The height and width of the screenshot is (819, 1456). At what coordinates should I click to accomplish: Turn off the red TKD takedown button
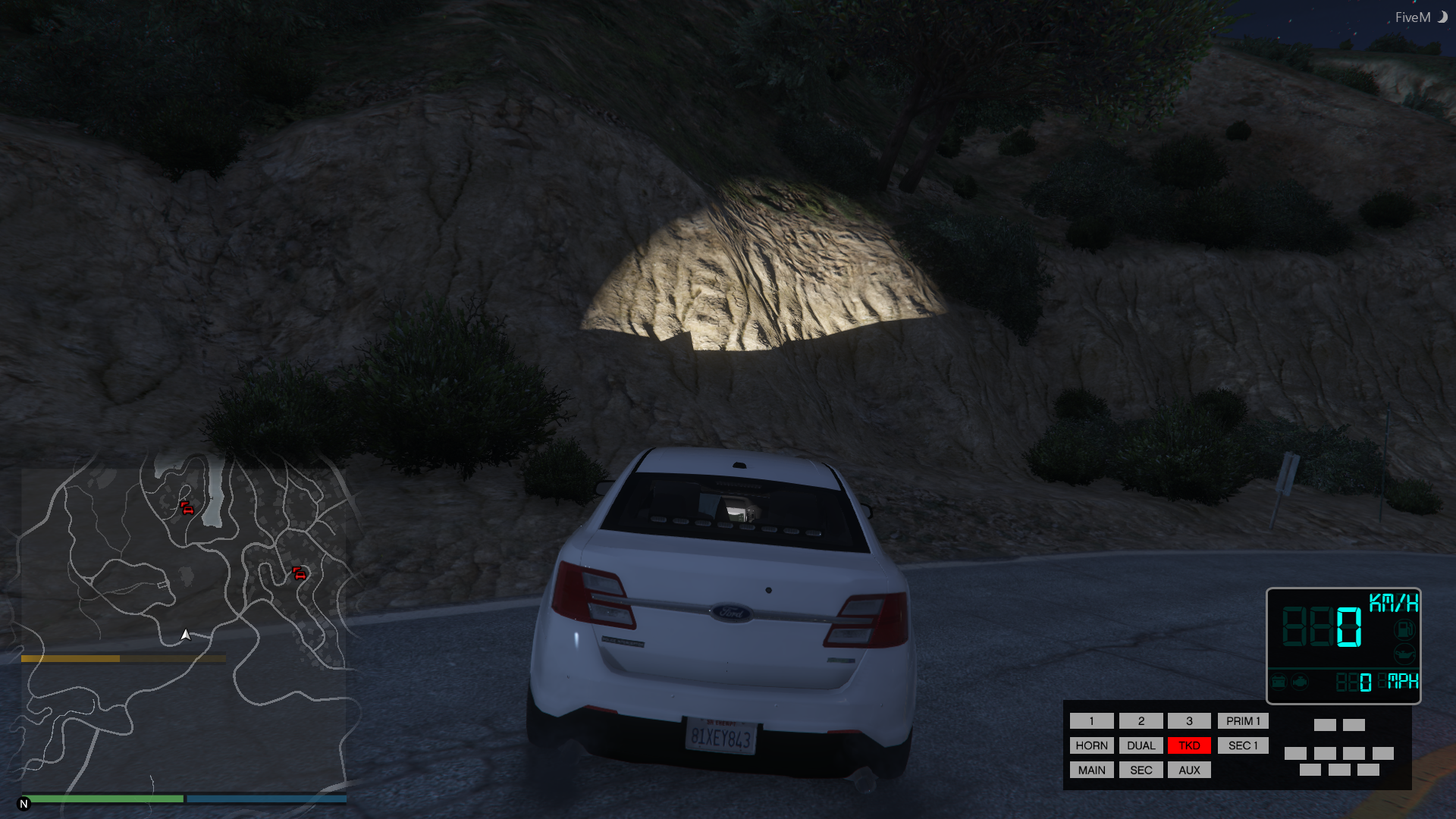click(x=1189, y=745)
